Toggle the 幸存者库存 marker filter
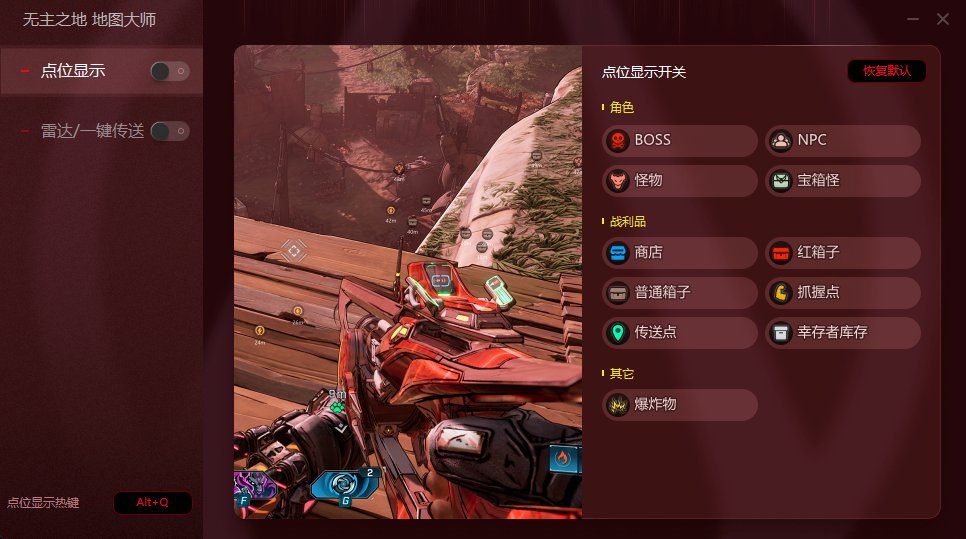 click(842, 332)
